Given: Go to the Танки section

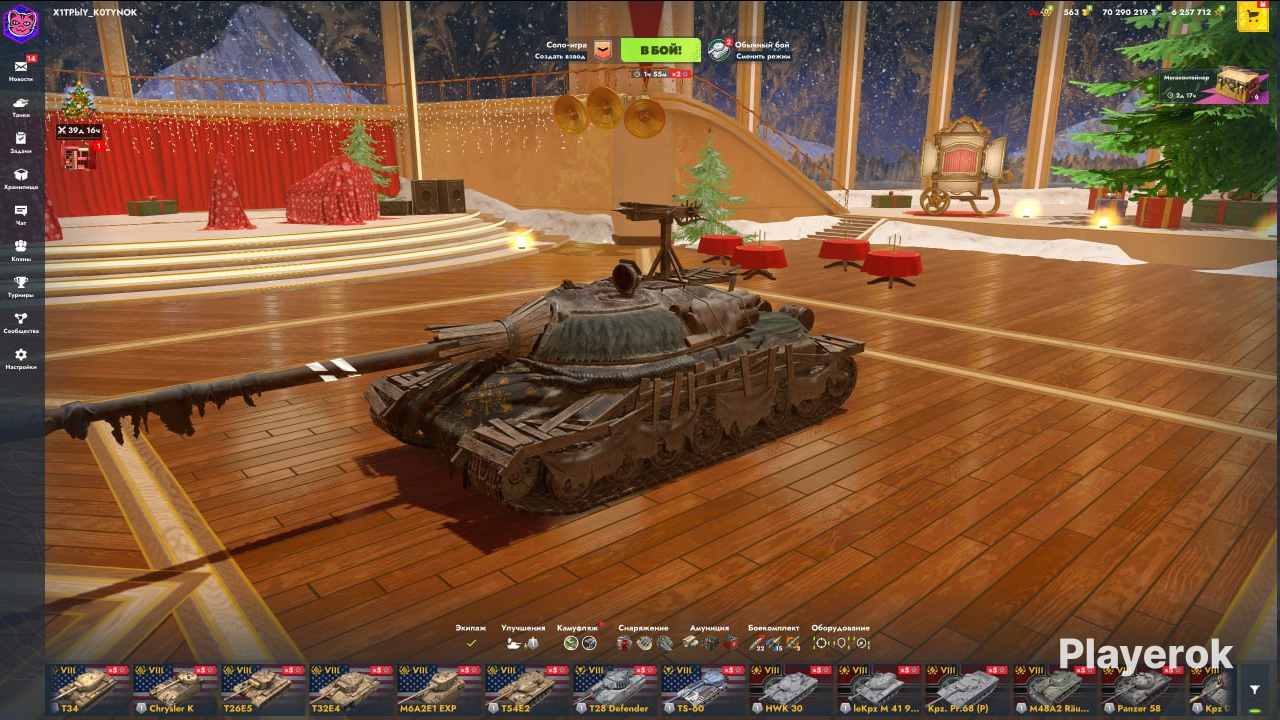Looking at the screenshot, I should coord(21,105).
